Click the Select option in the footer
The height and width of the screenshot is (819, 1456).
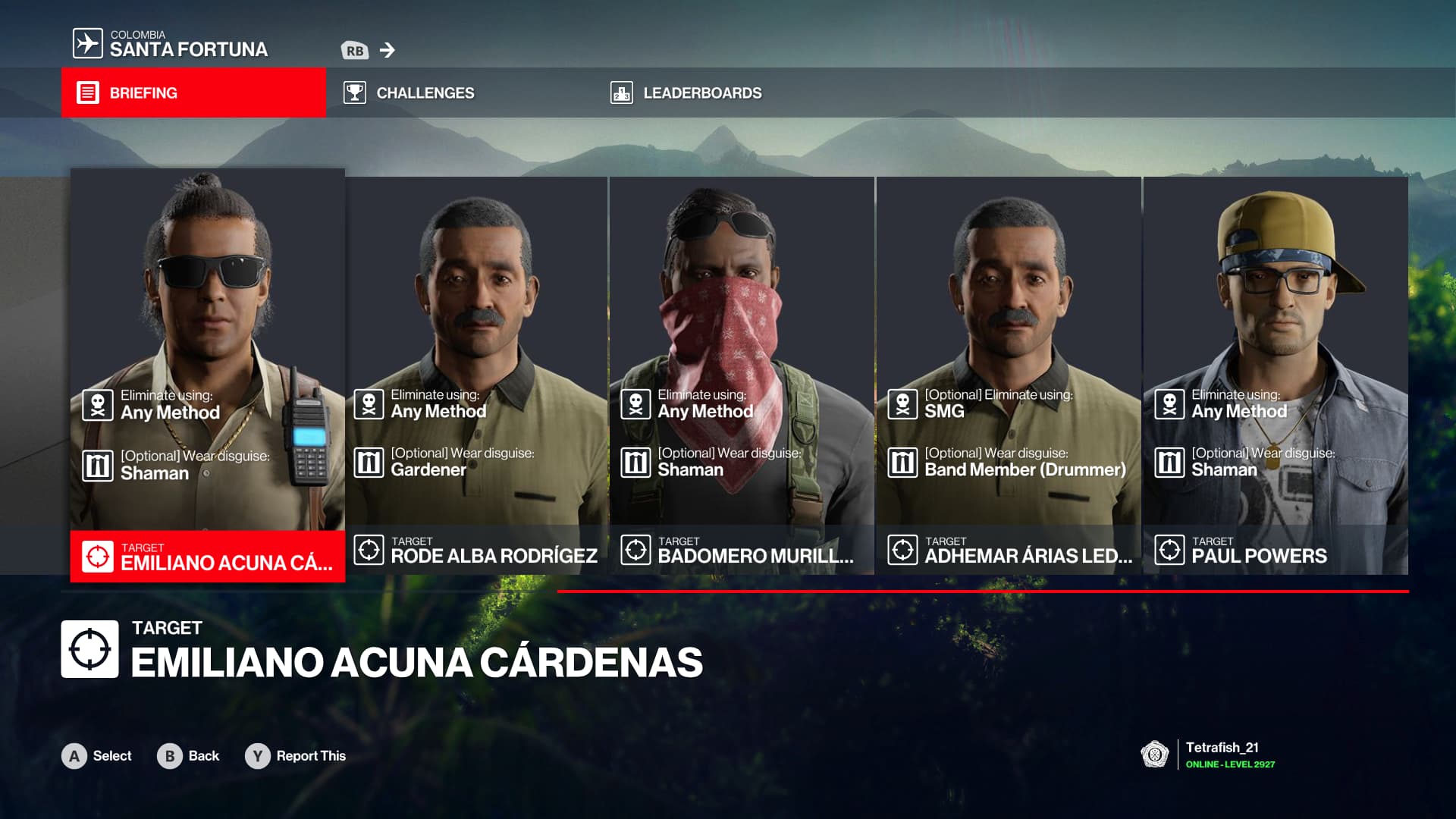coord(97,756)
